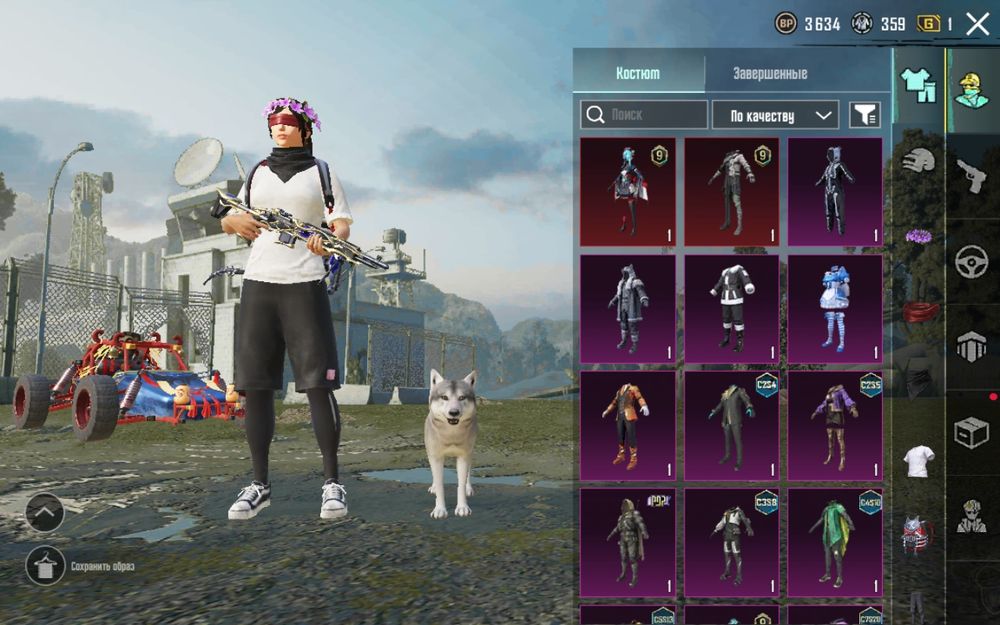Viewport: 1000px width, 625px height.
Task: Click the Поиск search field
Action: tap(644, 115)
